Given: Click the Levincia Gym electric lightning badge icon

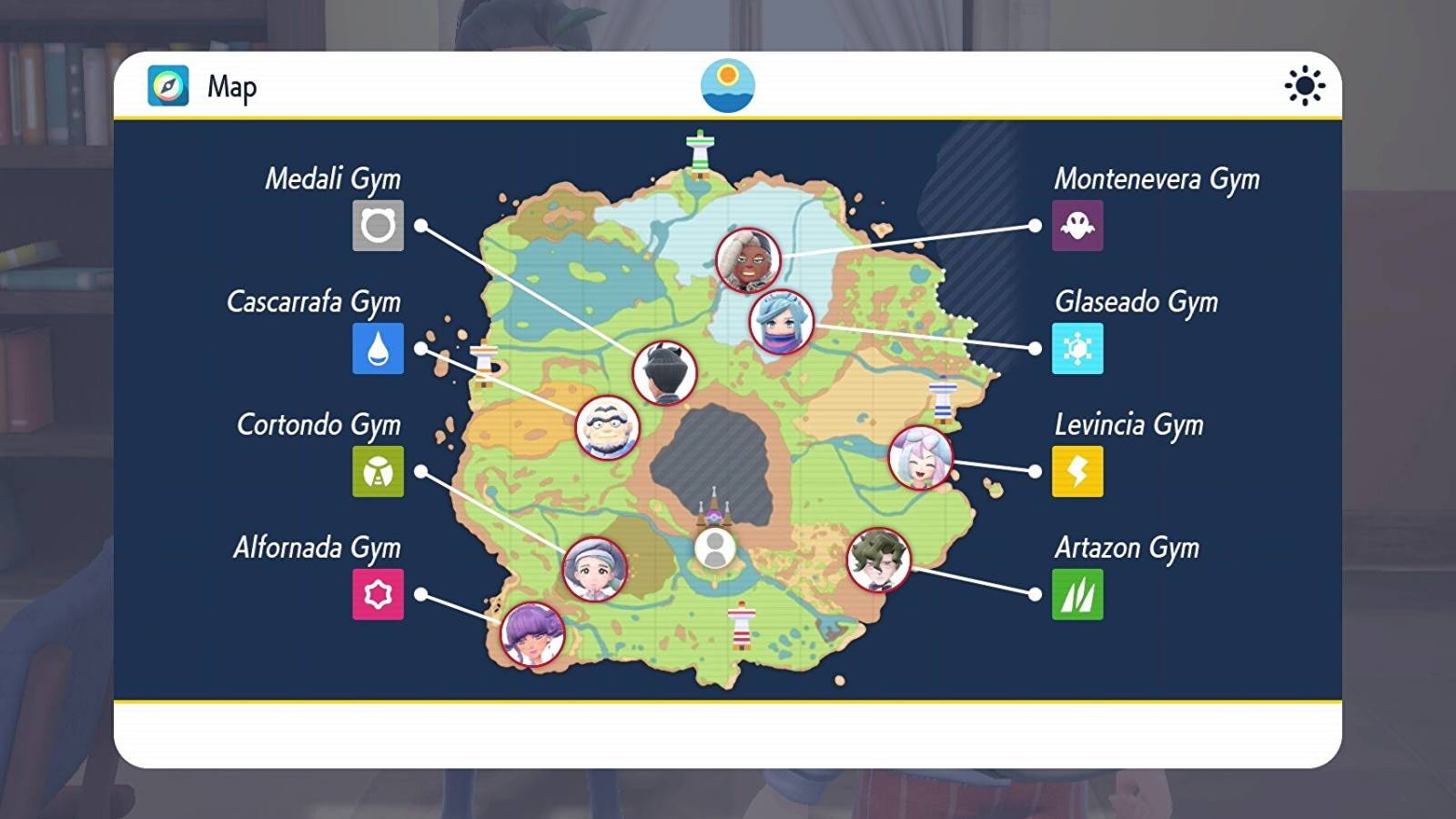Looking at the screenshot, I should [1077, 473].
